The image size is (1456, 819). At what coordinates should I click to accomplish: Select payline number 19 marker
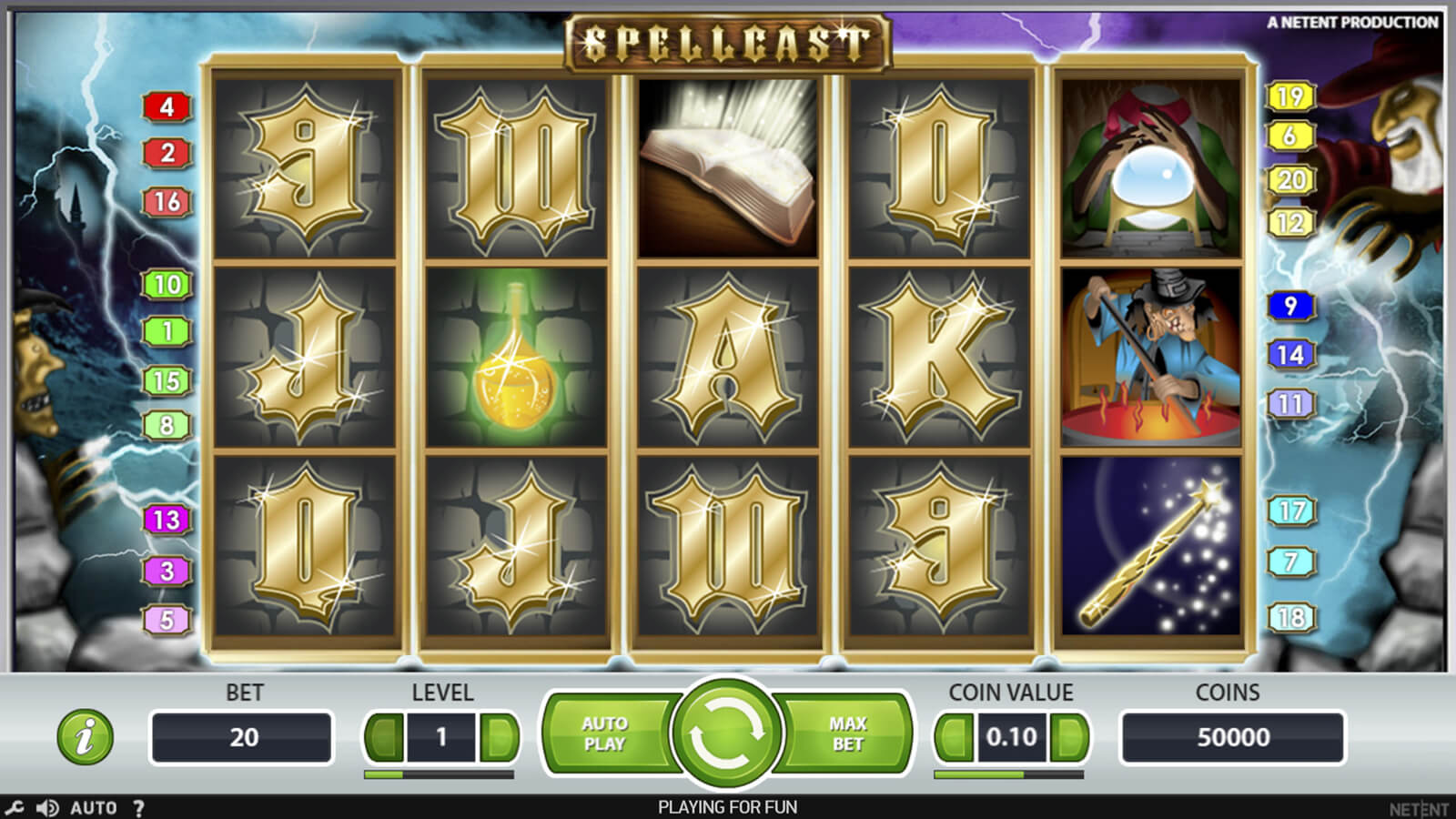[x=1290, y=96]
